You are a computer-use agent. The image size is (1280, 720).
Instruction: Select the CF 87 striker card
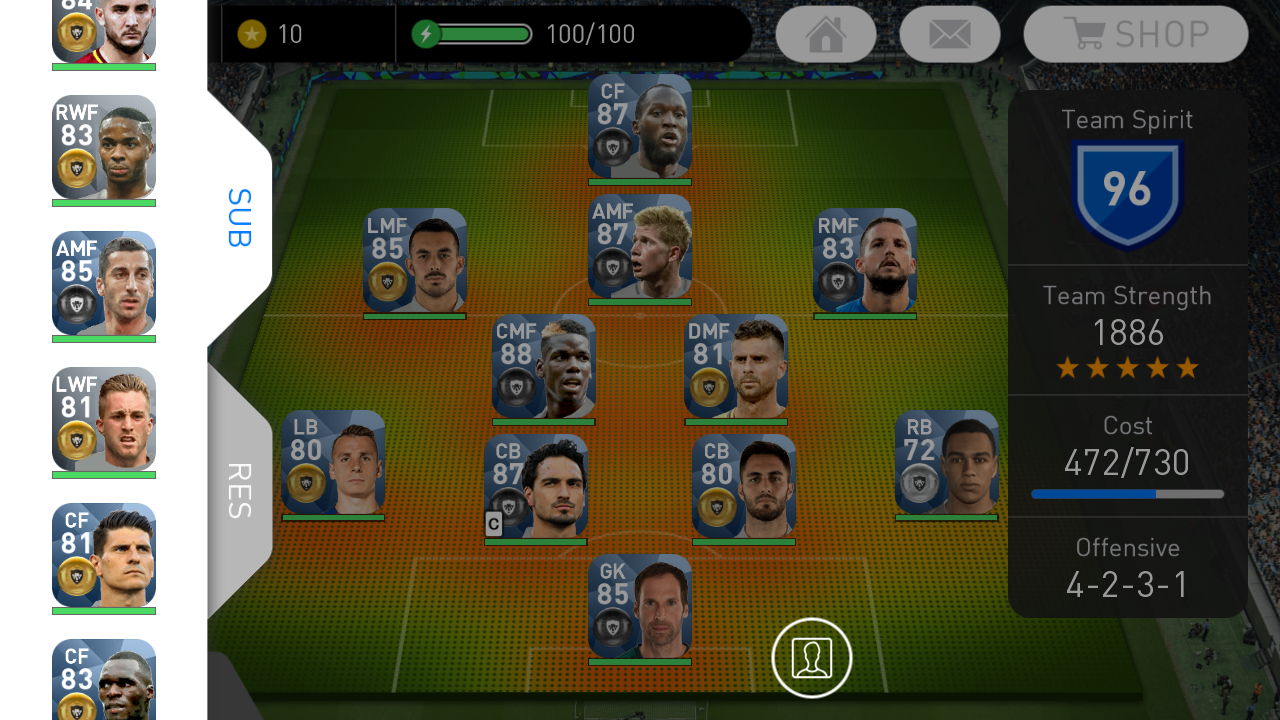640,125
